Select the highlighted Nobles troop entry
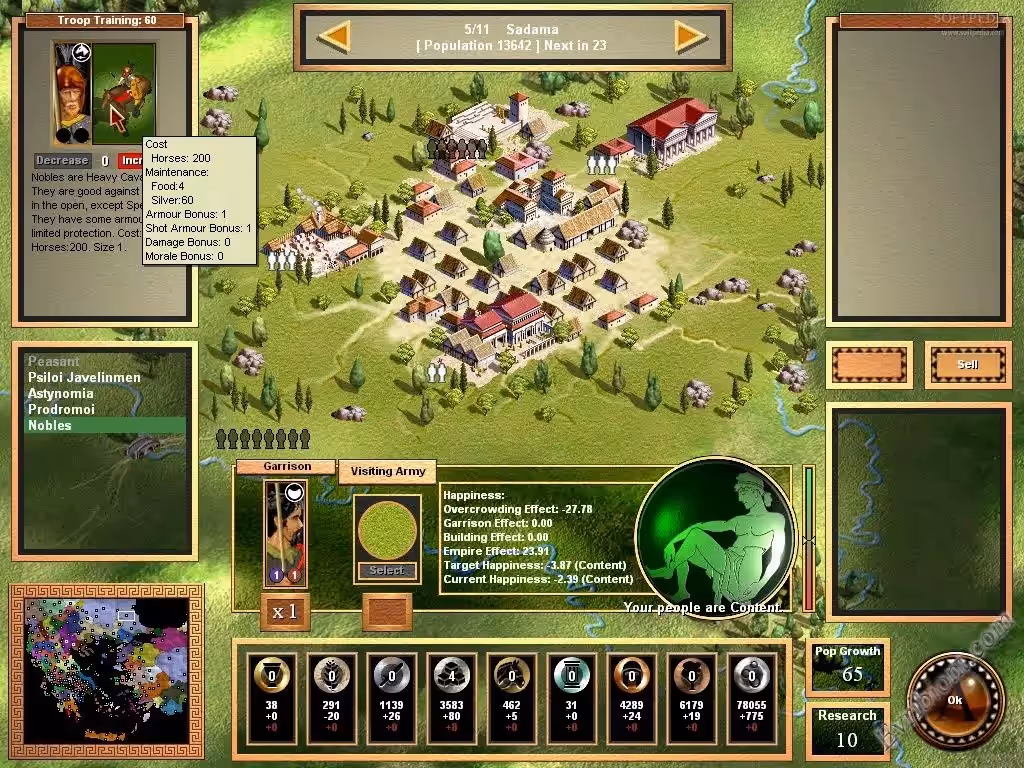Image resolution: width=1024 pixels, height=768 pixels. (x=50, y=426)
